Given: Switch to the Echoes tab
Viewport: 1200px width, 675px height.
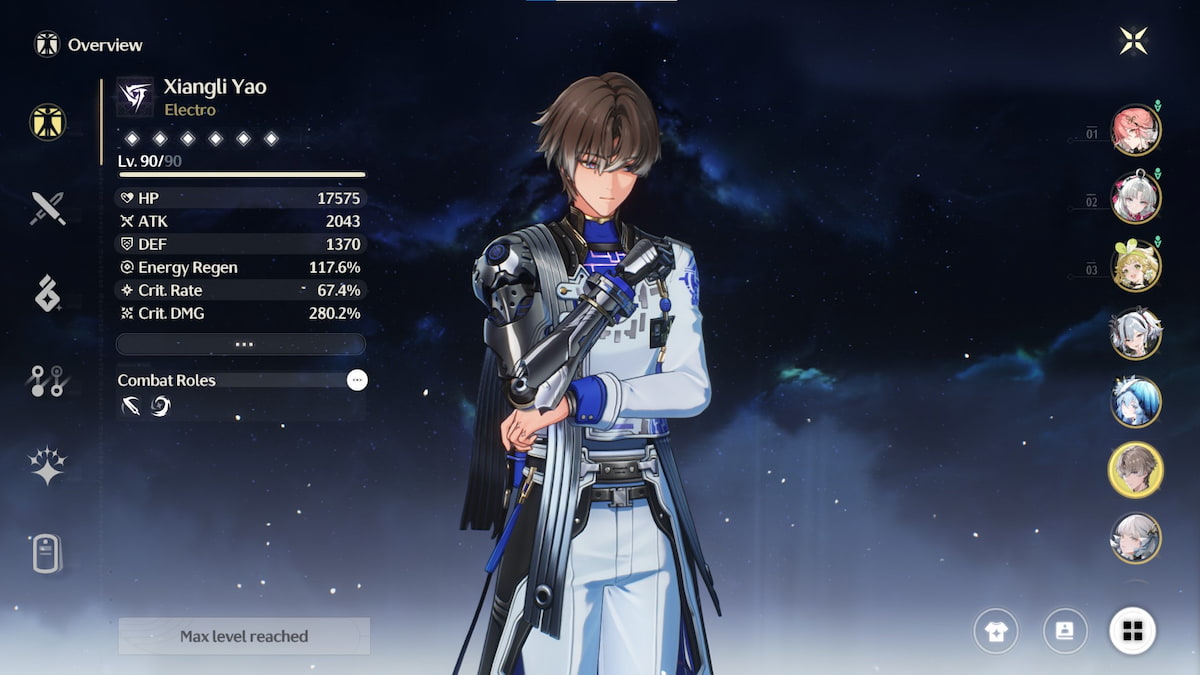Looking at the screenshot, I should (x=48, y=294).
